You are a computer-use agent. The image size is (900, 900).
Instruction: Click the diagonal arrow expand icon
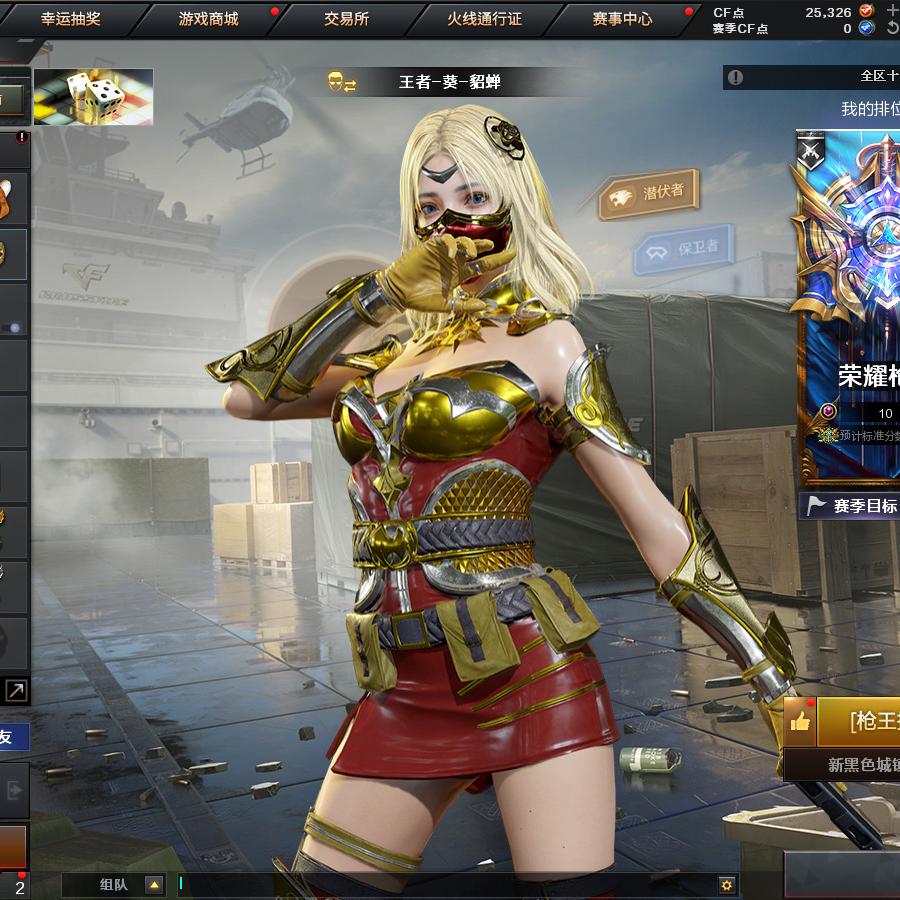tap(16, 689)
